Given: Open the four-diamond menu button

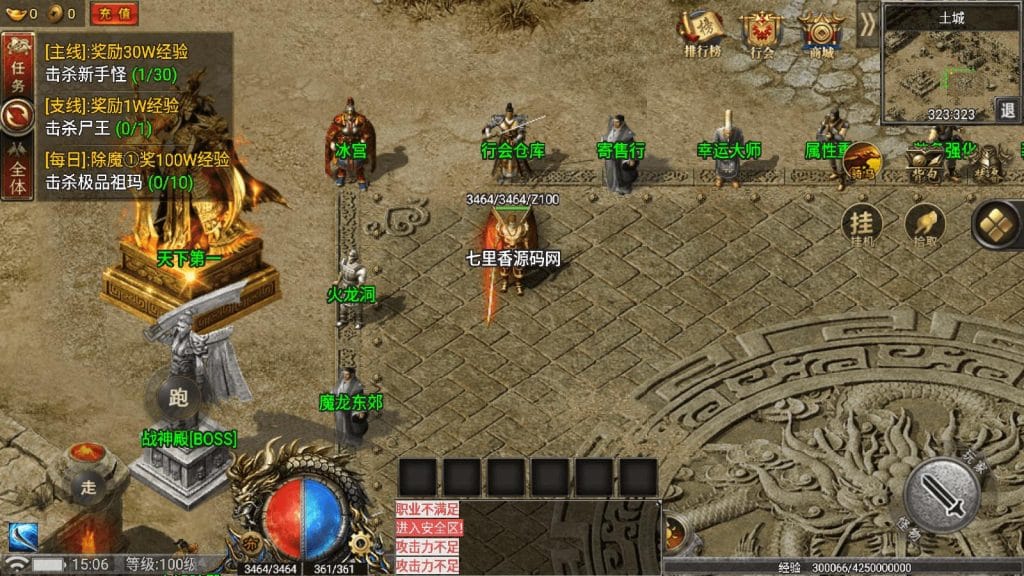Looking at the screenshot, I should (x=995, y=222).
